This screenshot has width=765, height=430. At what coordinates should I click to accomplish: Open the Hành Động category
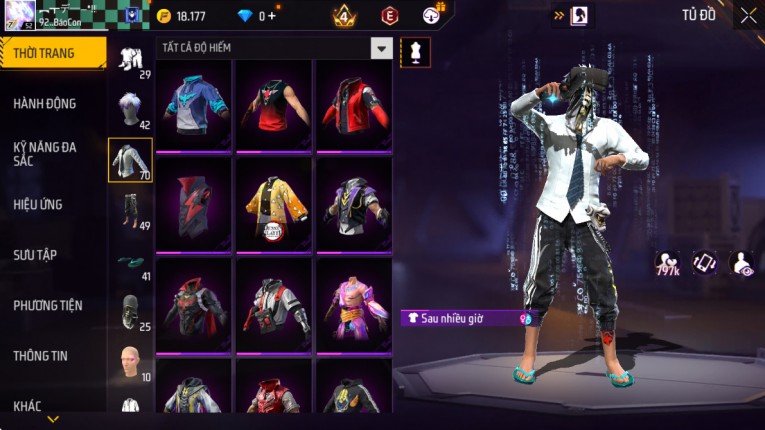(45, 103)
